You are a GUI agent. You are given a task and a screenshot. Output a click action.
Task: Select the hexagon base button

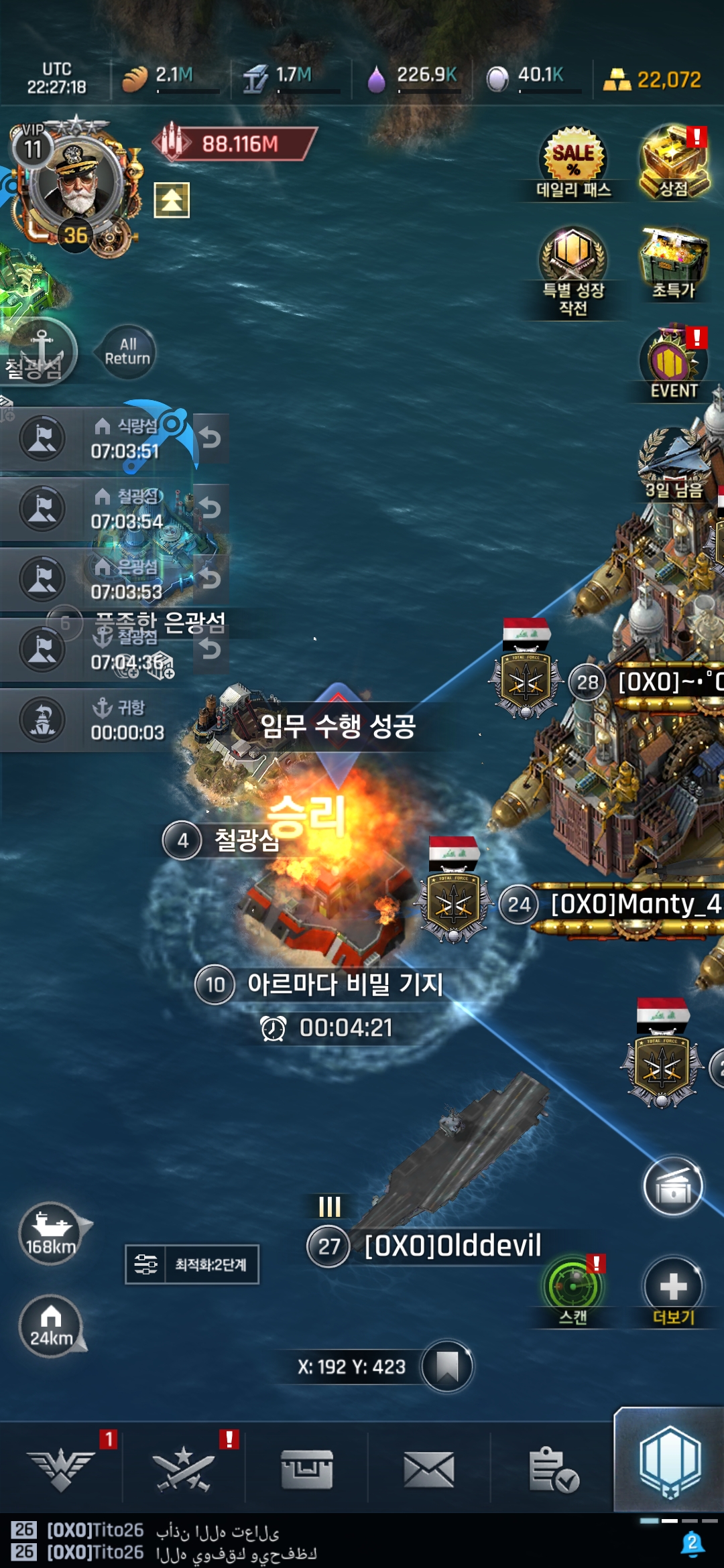click(x=670, y=1463)
